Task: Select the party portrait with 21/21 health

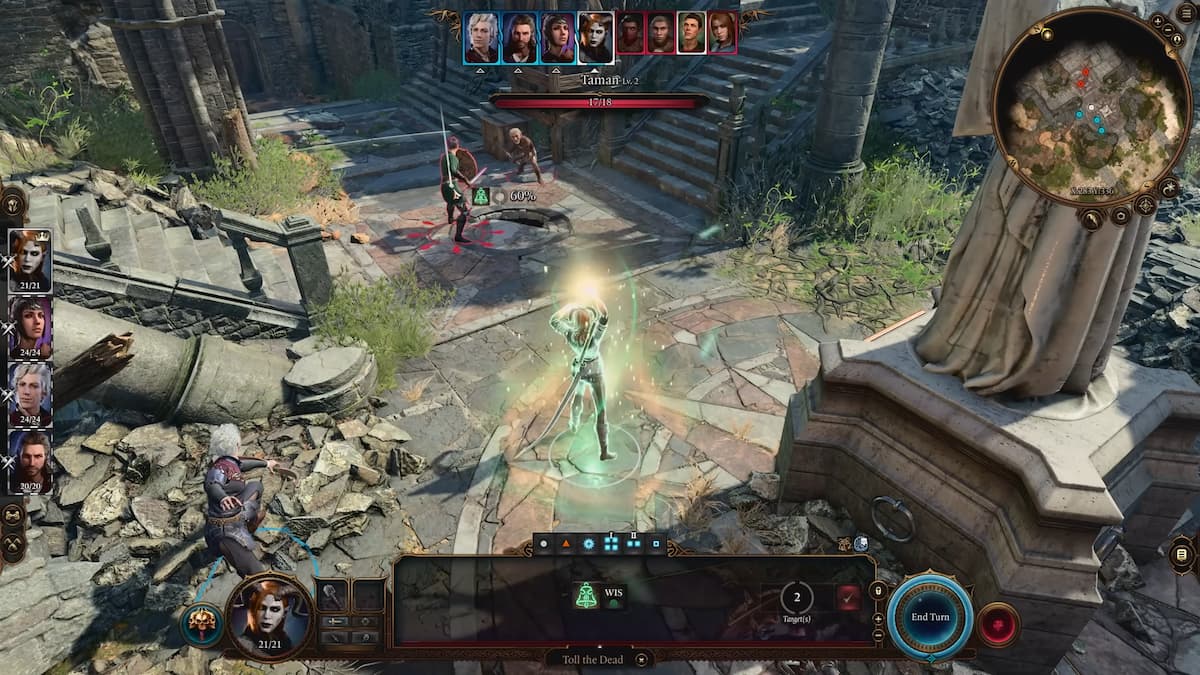Action: coord(29,257)
